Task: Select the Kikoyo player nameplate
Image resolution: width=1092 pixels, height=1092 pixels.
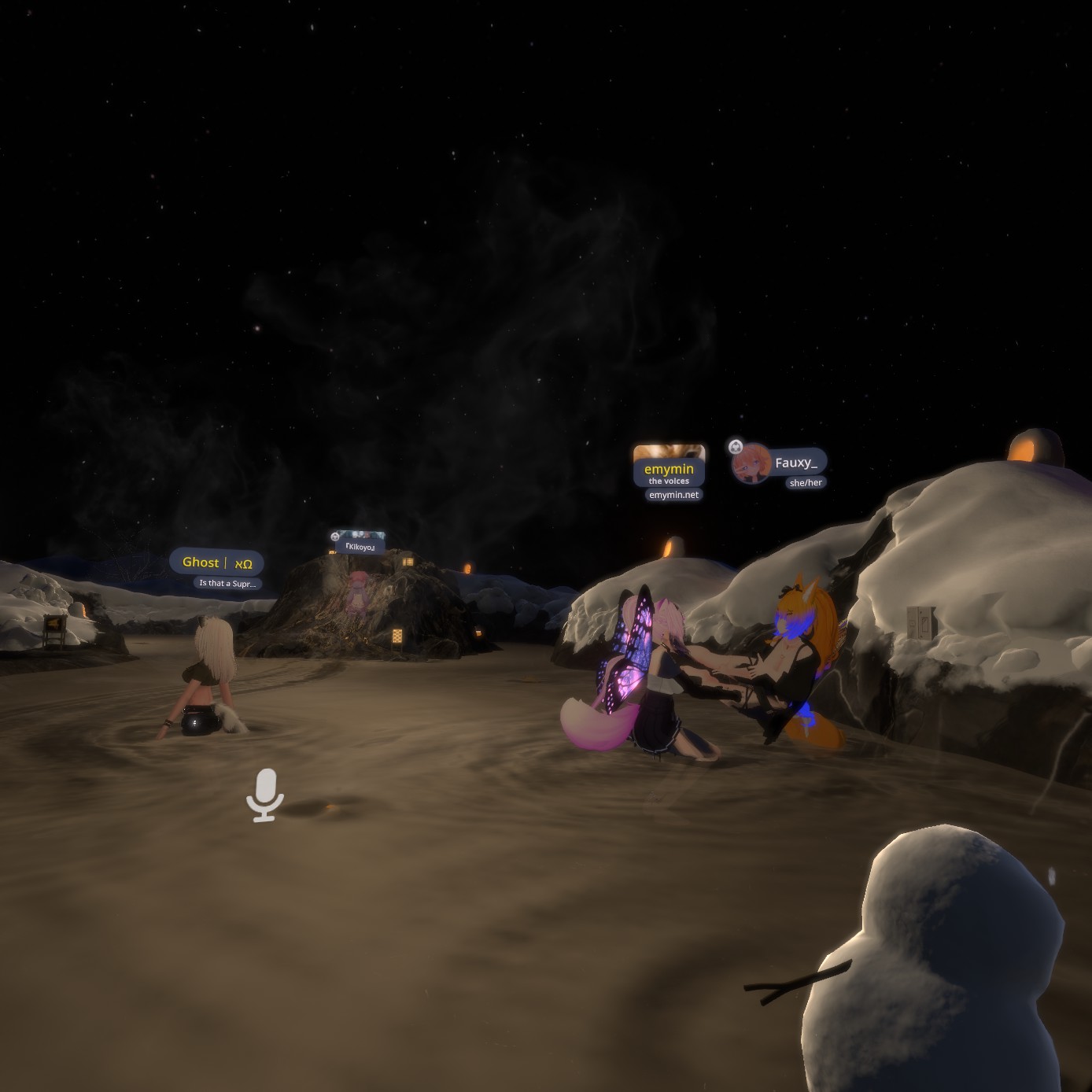Action: tap(360, 547)
